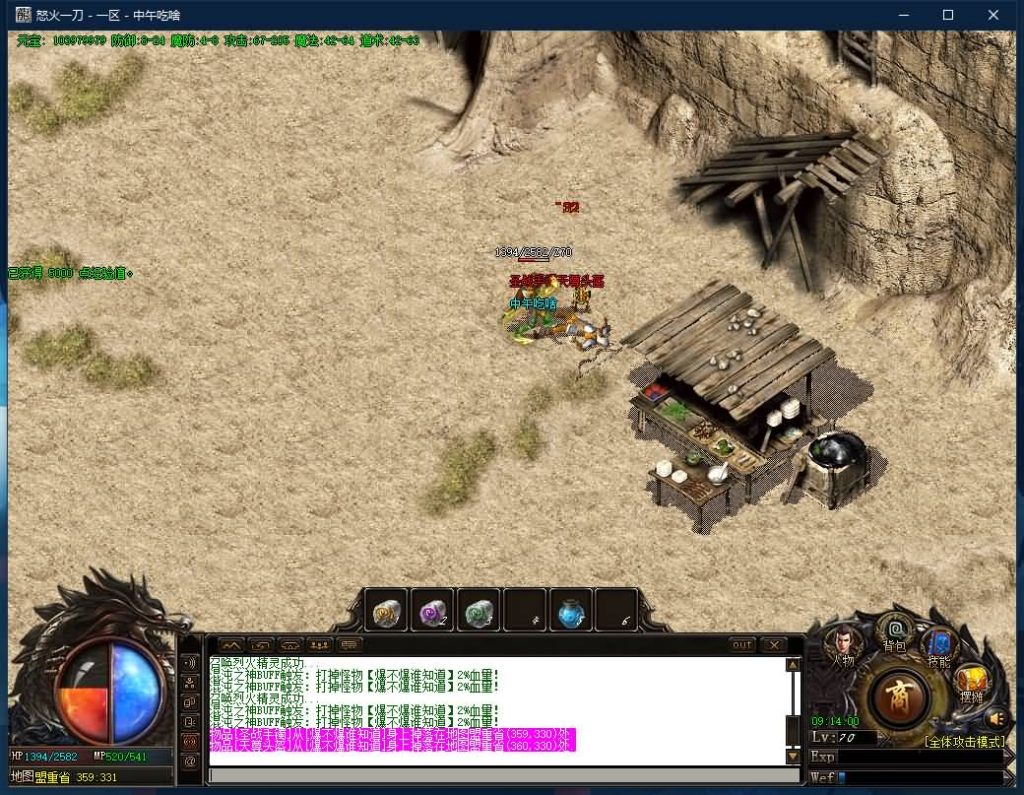Click the 全体攻击模式 attack mode label
The width and height of the screenshot is (1024, 795).
(963, 742)
